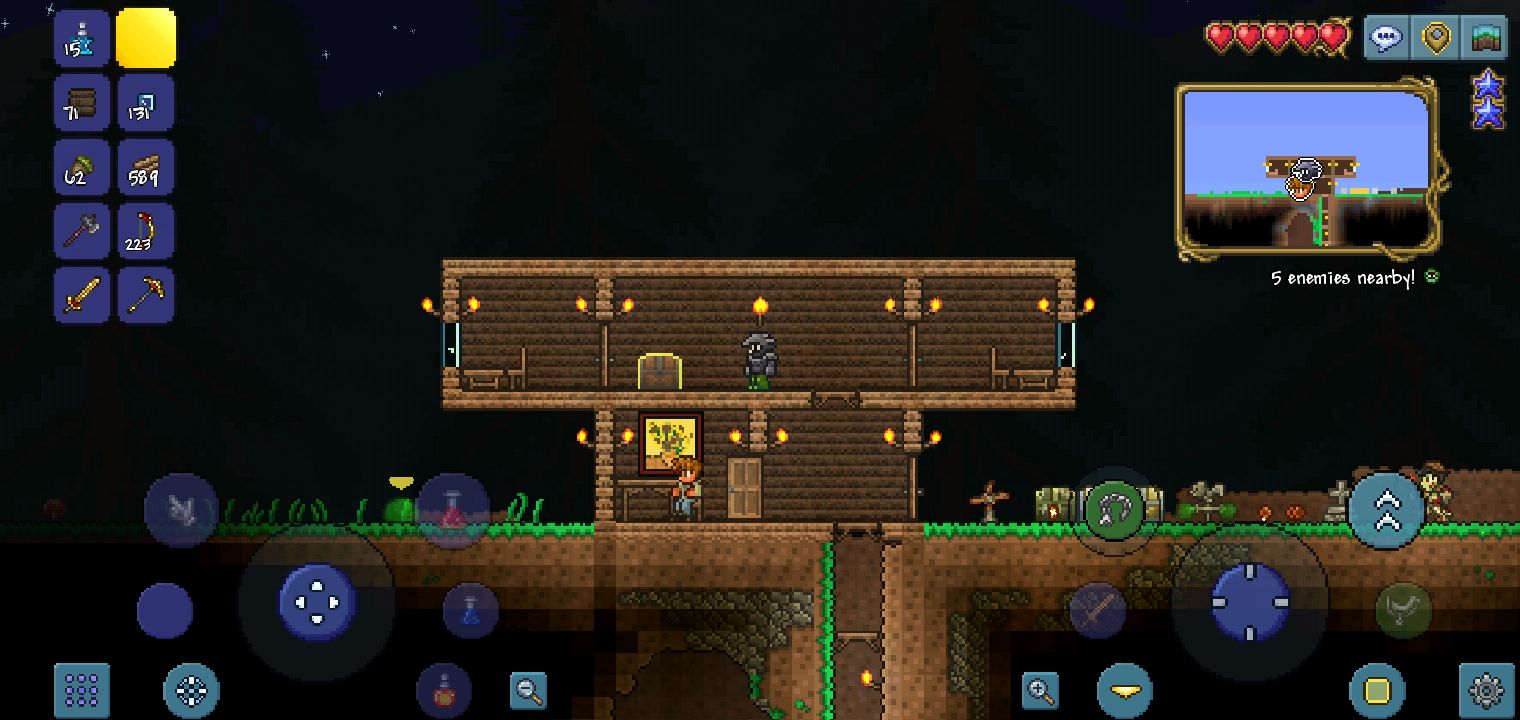Viewport: 1520px width, 720px height.
Task: Tap the quick-heal potion button
Action: tap(443, 689)
